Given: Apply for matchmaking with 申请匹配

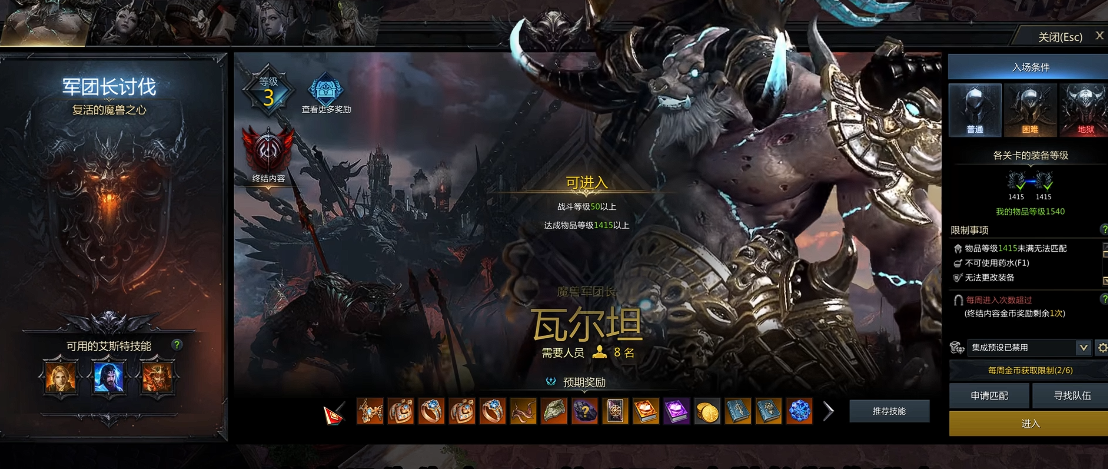Looking at the screenshot, I should point(989,395).
